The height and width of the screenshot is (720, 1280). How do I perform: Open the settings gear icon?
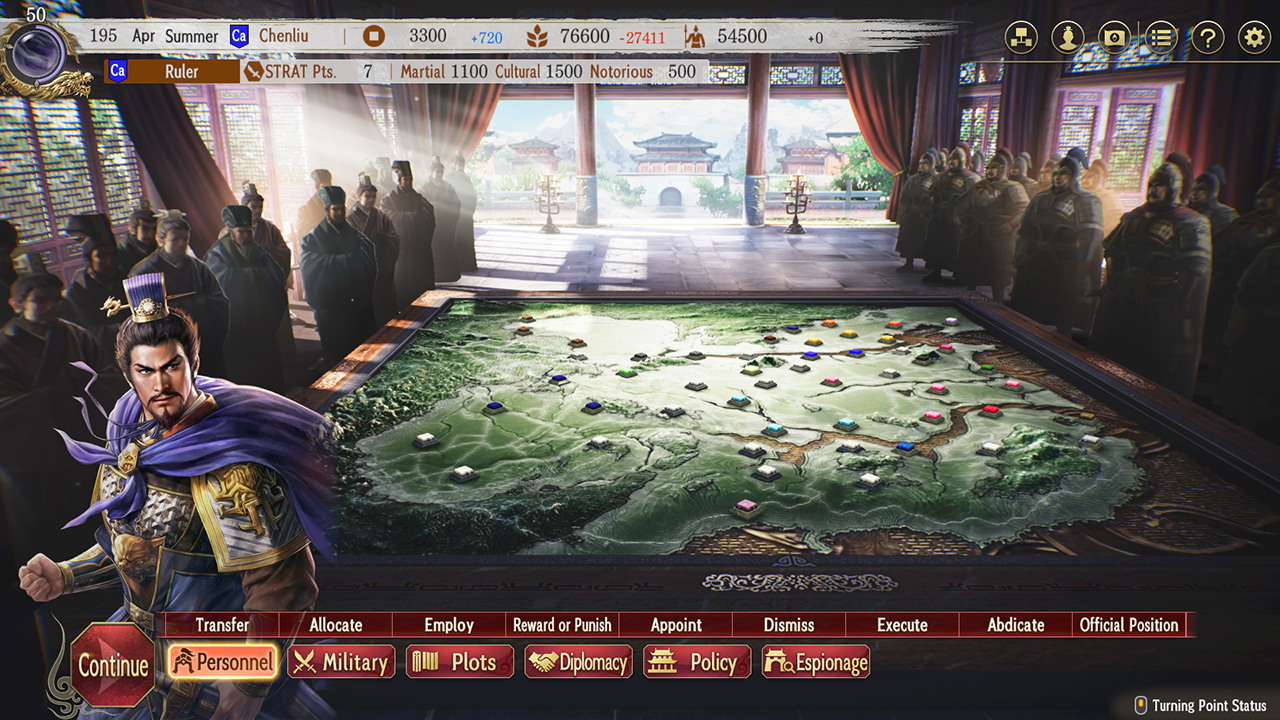click(x=1254, y=38)
